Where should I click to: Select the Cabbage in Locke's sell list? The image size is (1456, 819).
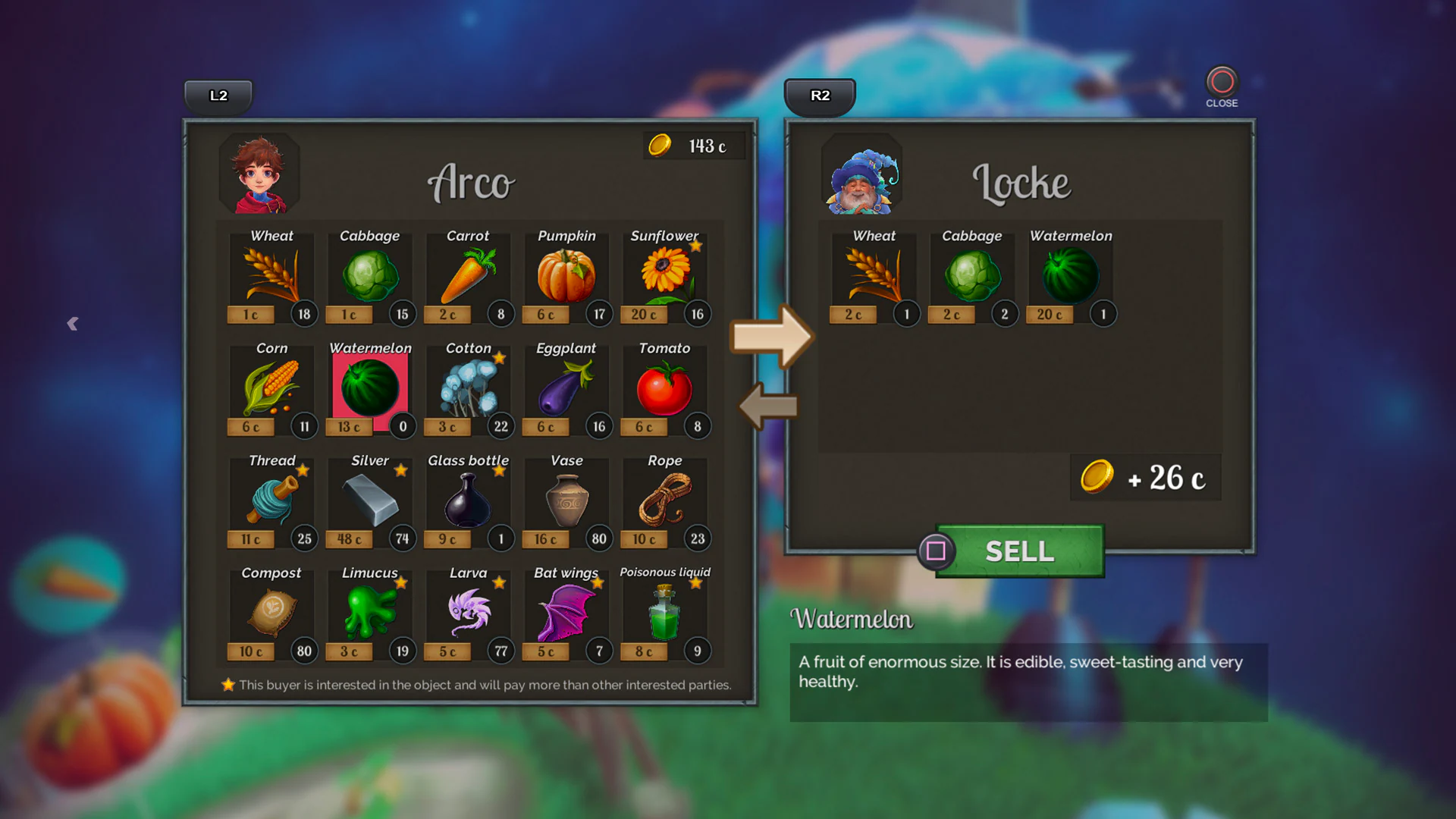971,277
